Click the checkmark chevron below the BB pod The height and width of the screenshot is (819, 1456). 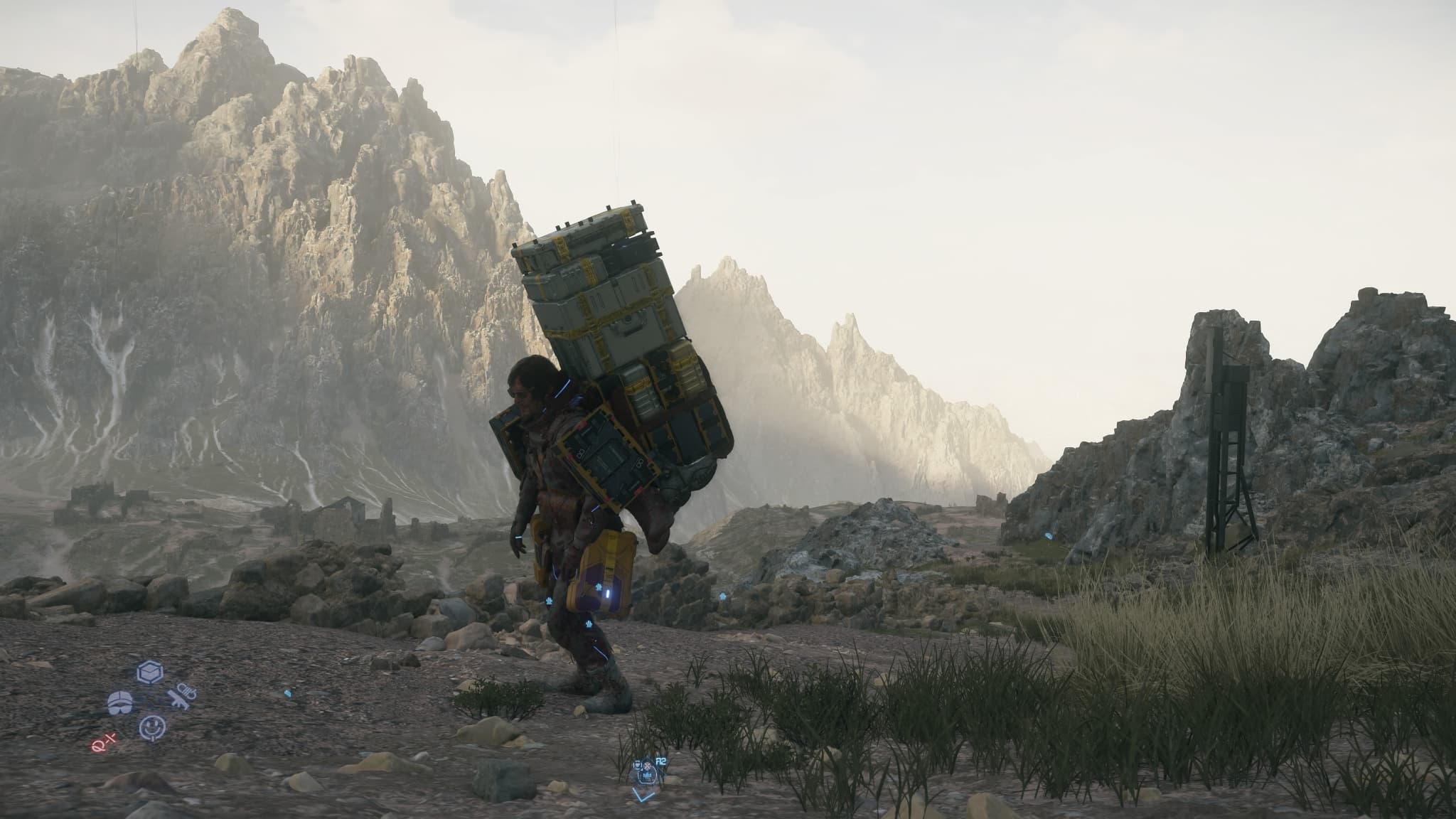click(643, 796)
